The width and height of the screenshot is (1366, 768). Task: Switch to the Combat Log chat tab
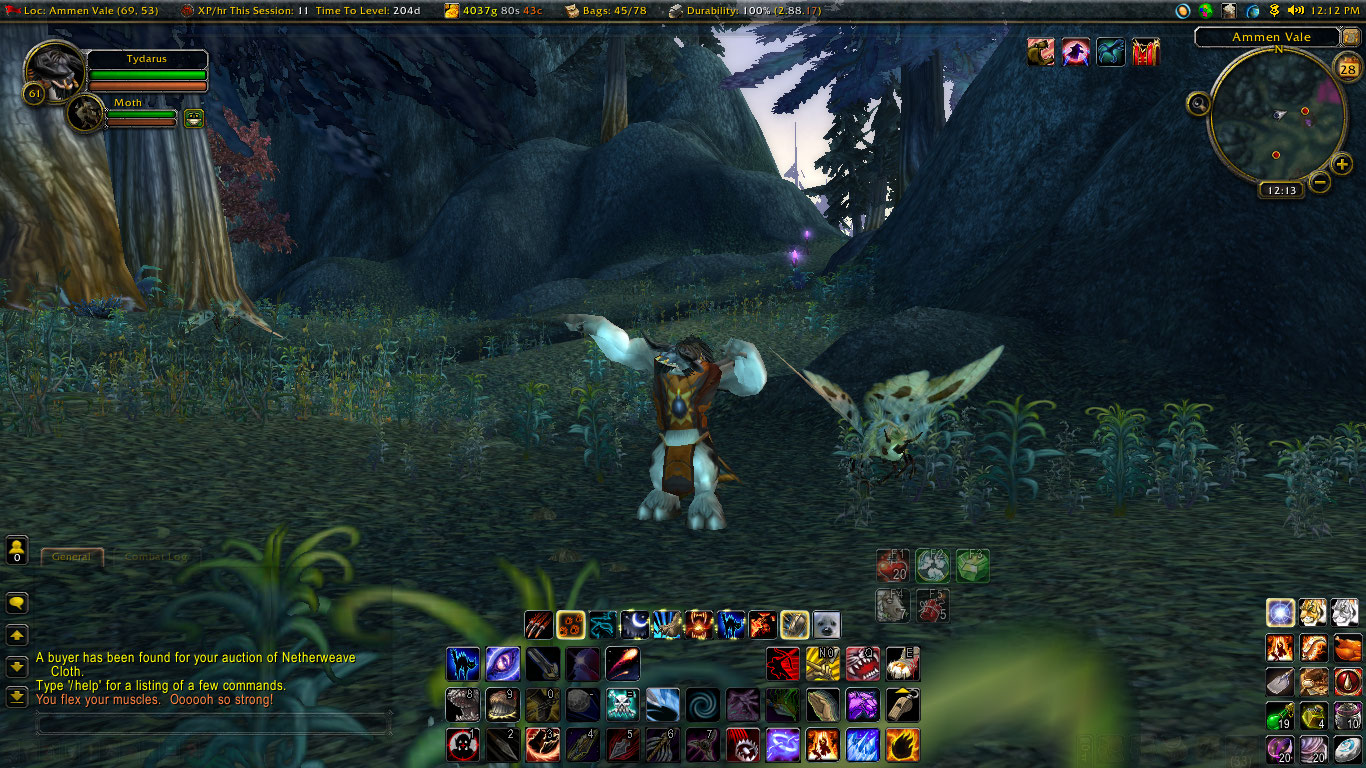(x=156, y=557)
